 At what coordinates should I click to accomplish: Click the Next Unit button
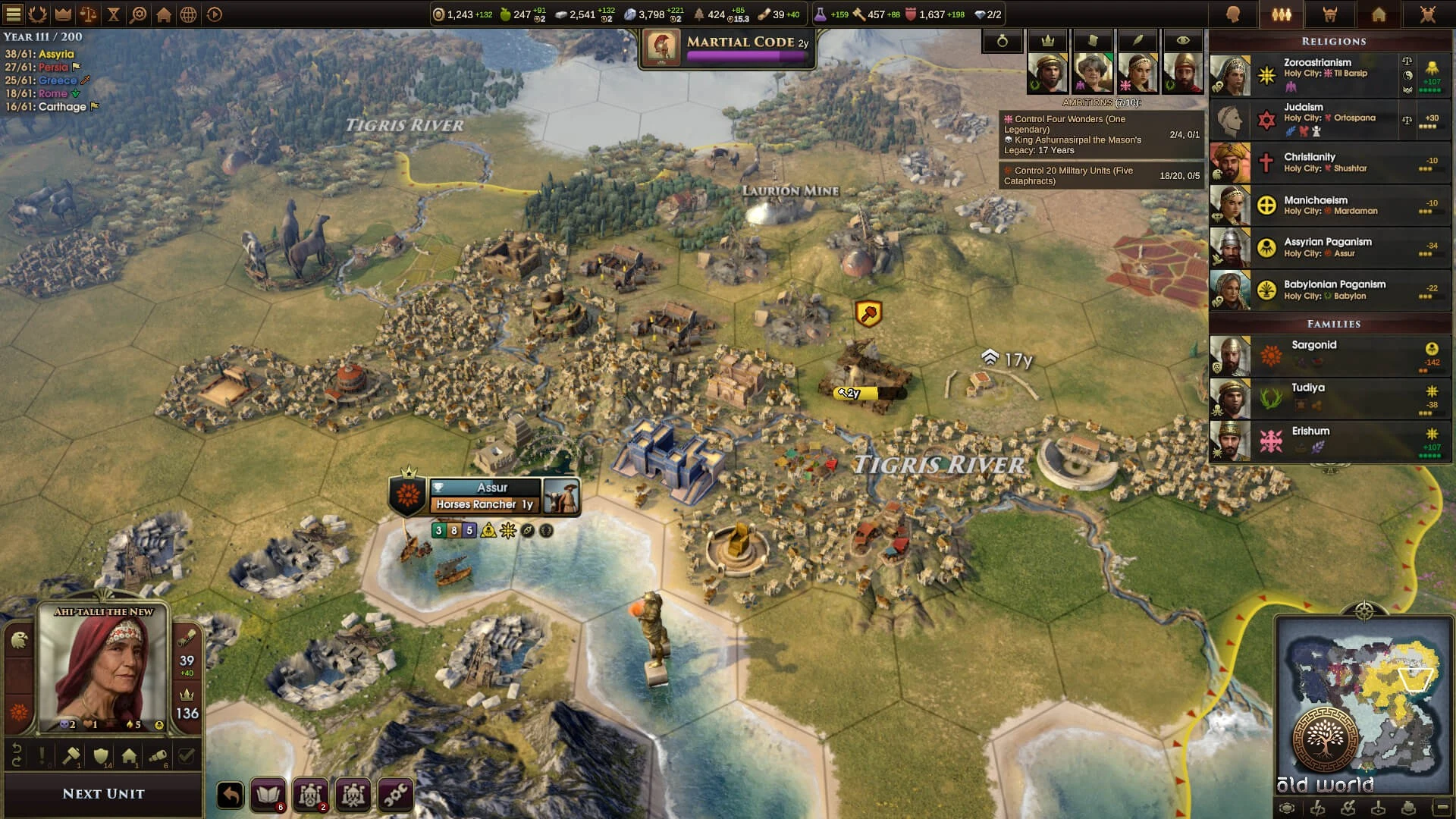[x=103, y=794]
